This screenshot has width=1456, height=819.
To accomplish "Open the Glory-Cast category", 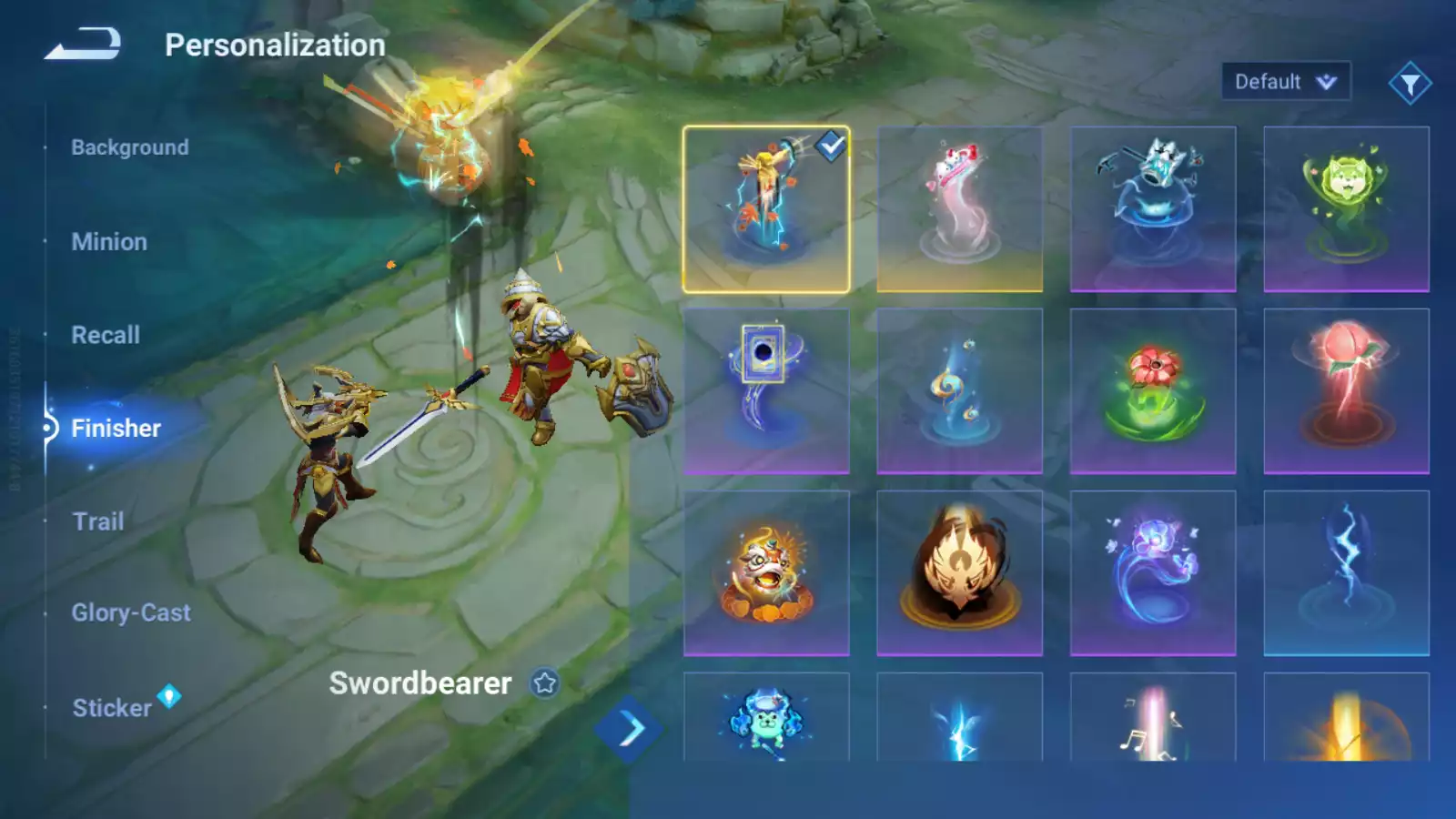I will click(131, 612).
